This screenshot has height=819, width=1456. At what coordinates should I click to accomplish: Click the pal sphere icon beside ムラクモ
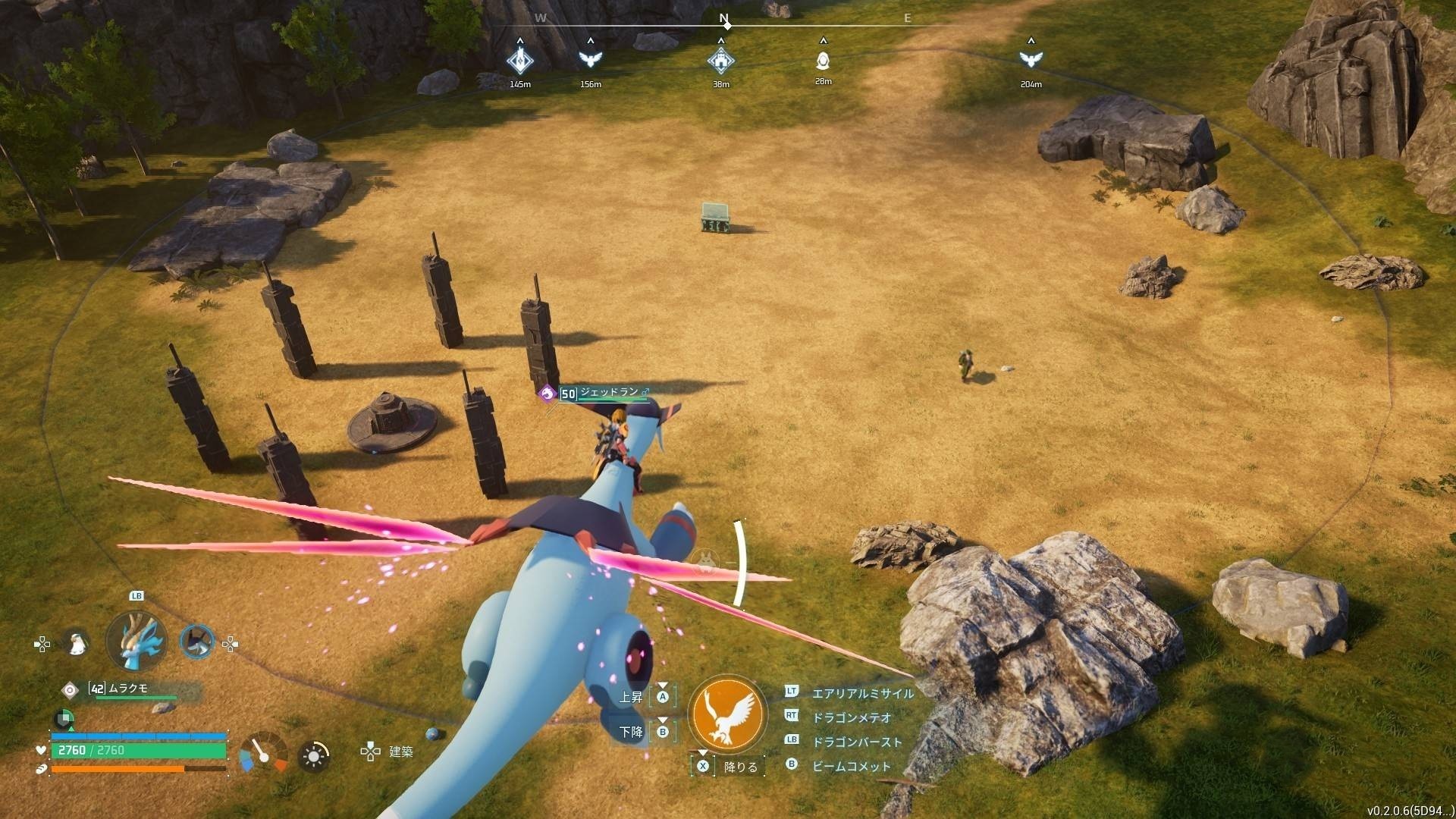click(70, 689)
